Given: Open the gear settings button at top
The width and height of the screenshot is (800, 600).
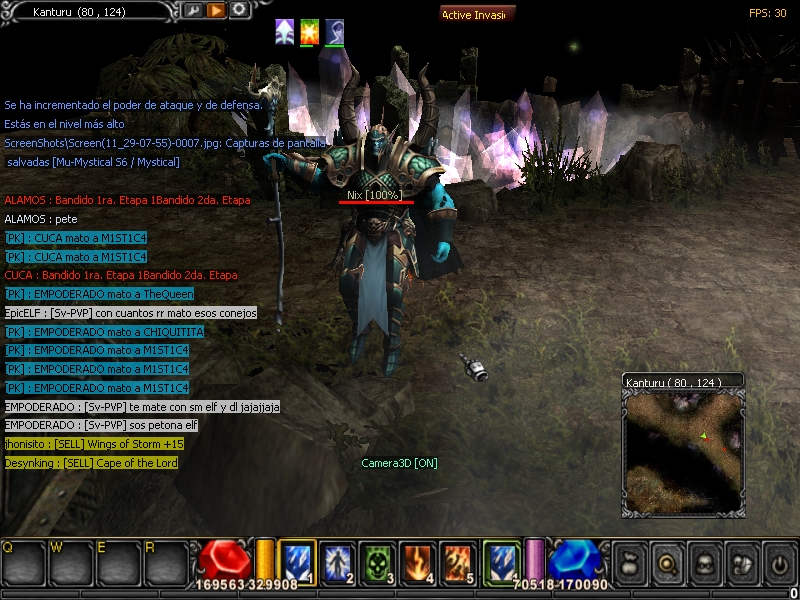Looking at the screenshot, I should pyautogui.click(x=239, y=11).
